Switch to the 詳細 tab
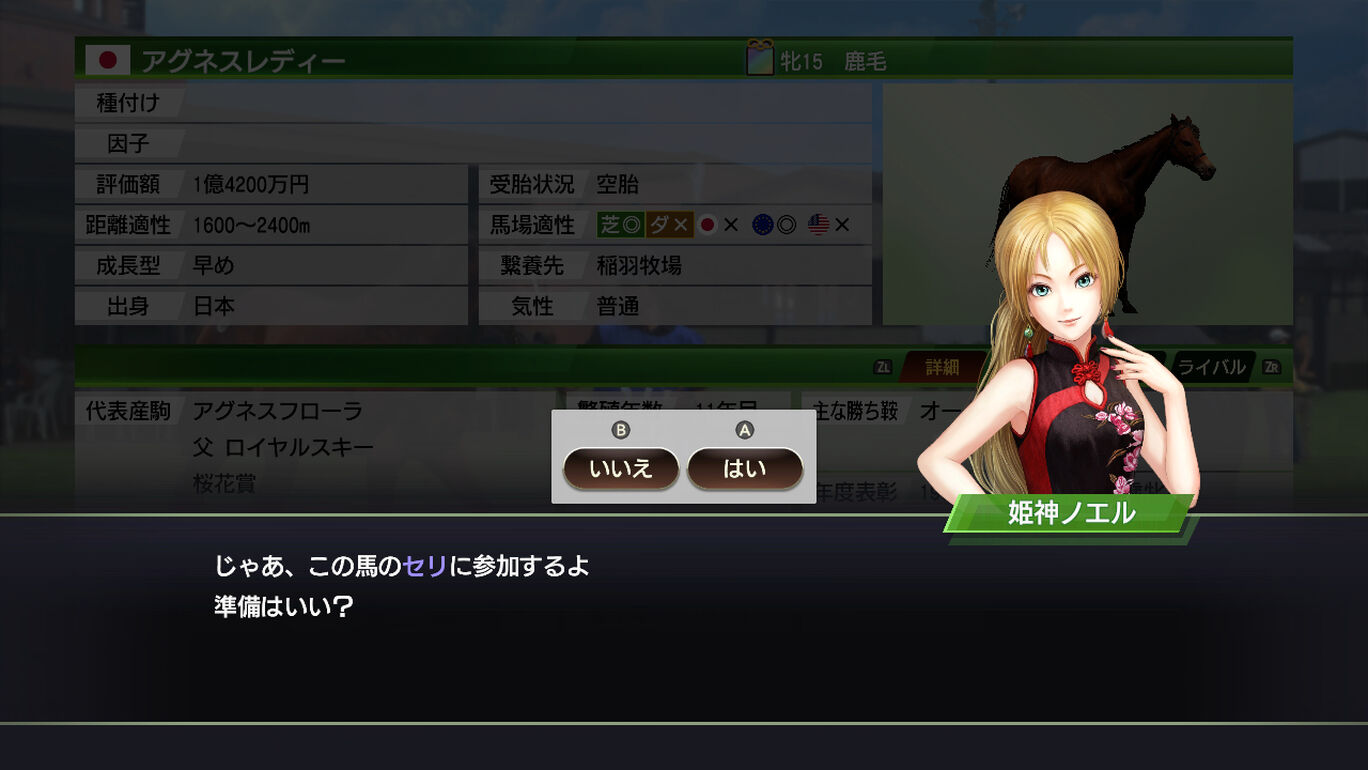 tap(941, 367)
